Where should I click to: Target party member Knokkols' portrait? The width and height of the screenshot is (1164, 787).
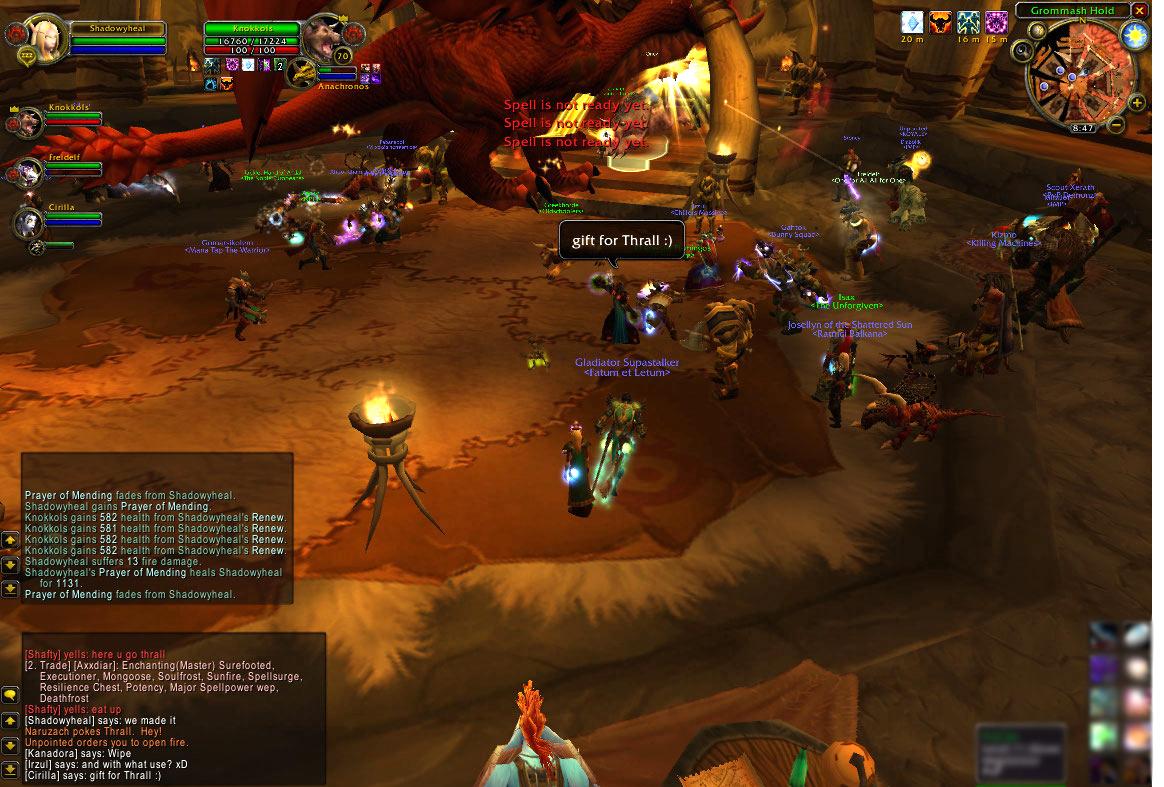(29, 122)
